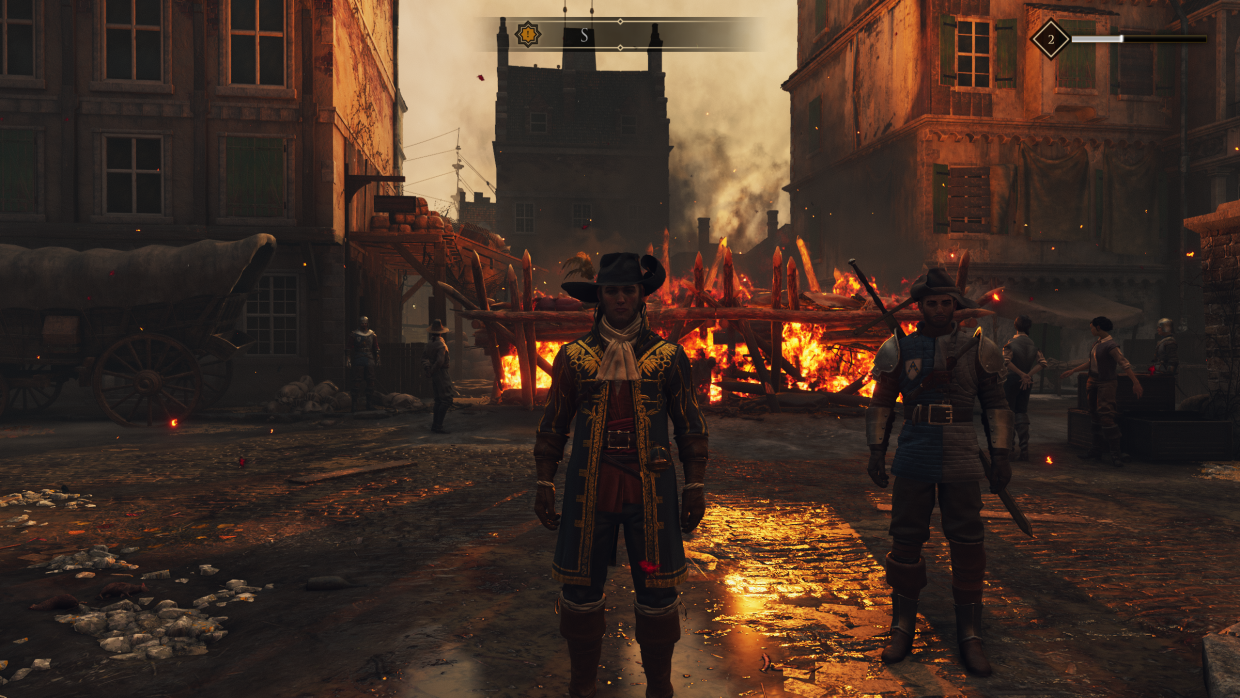This screenshot has width=1240, height=698.
Task: Click the quest marker icon on the compass
Action: tap(528, 35)
